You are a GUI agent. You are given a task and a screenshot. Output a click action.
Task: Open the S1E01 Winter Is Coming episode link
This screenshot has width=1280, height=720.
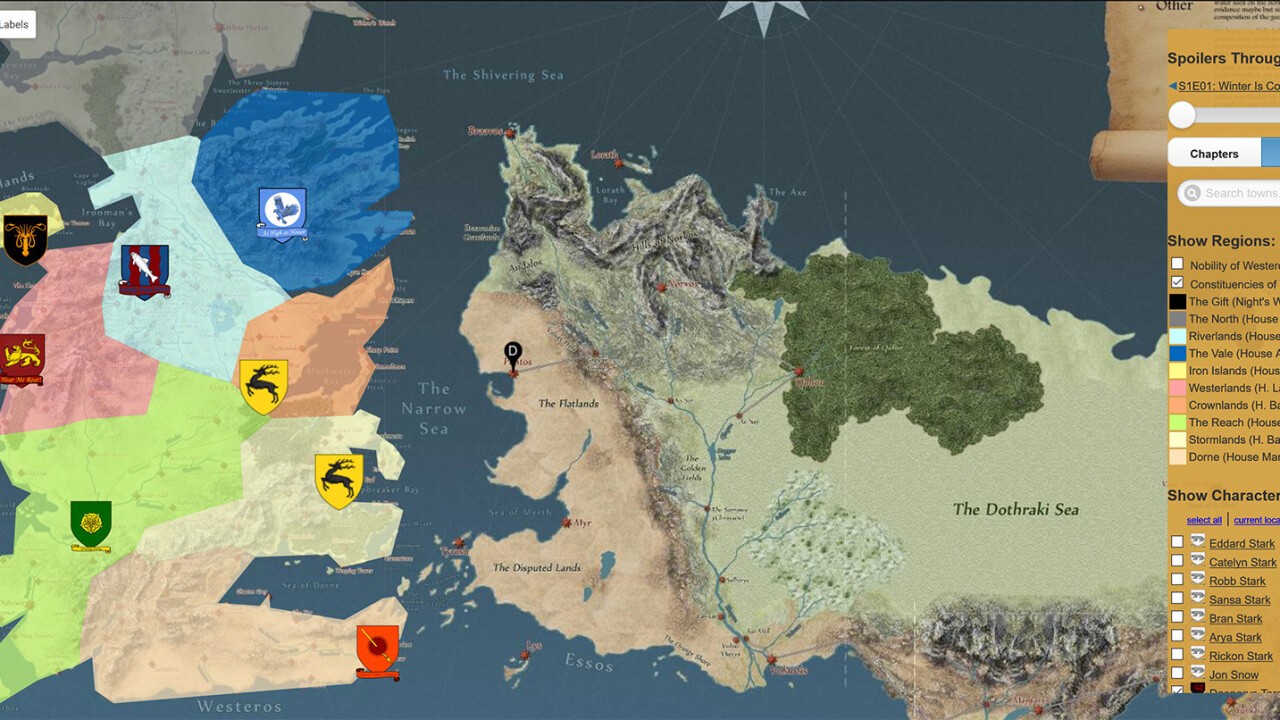(1228, 86)
